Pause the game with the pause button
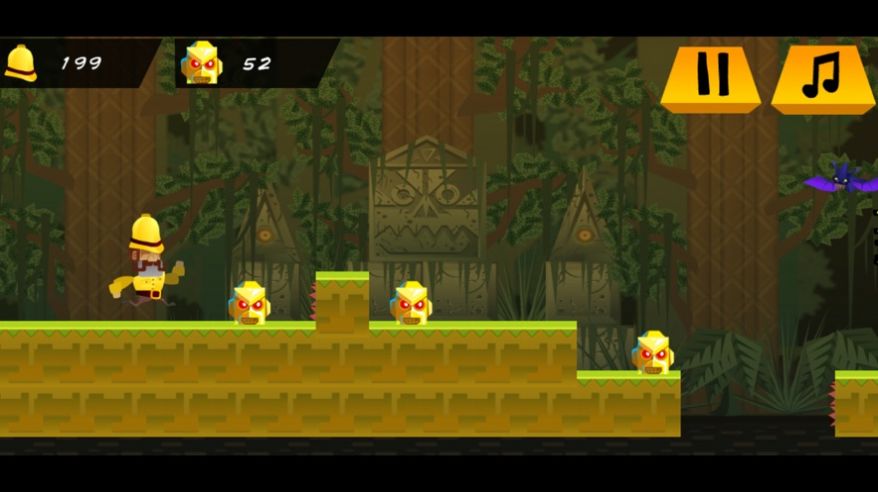The height and width of the screenshot is (492, 878). tap(711, 75)
